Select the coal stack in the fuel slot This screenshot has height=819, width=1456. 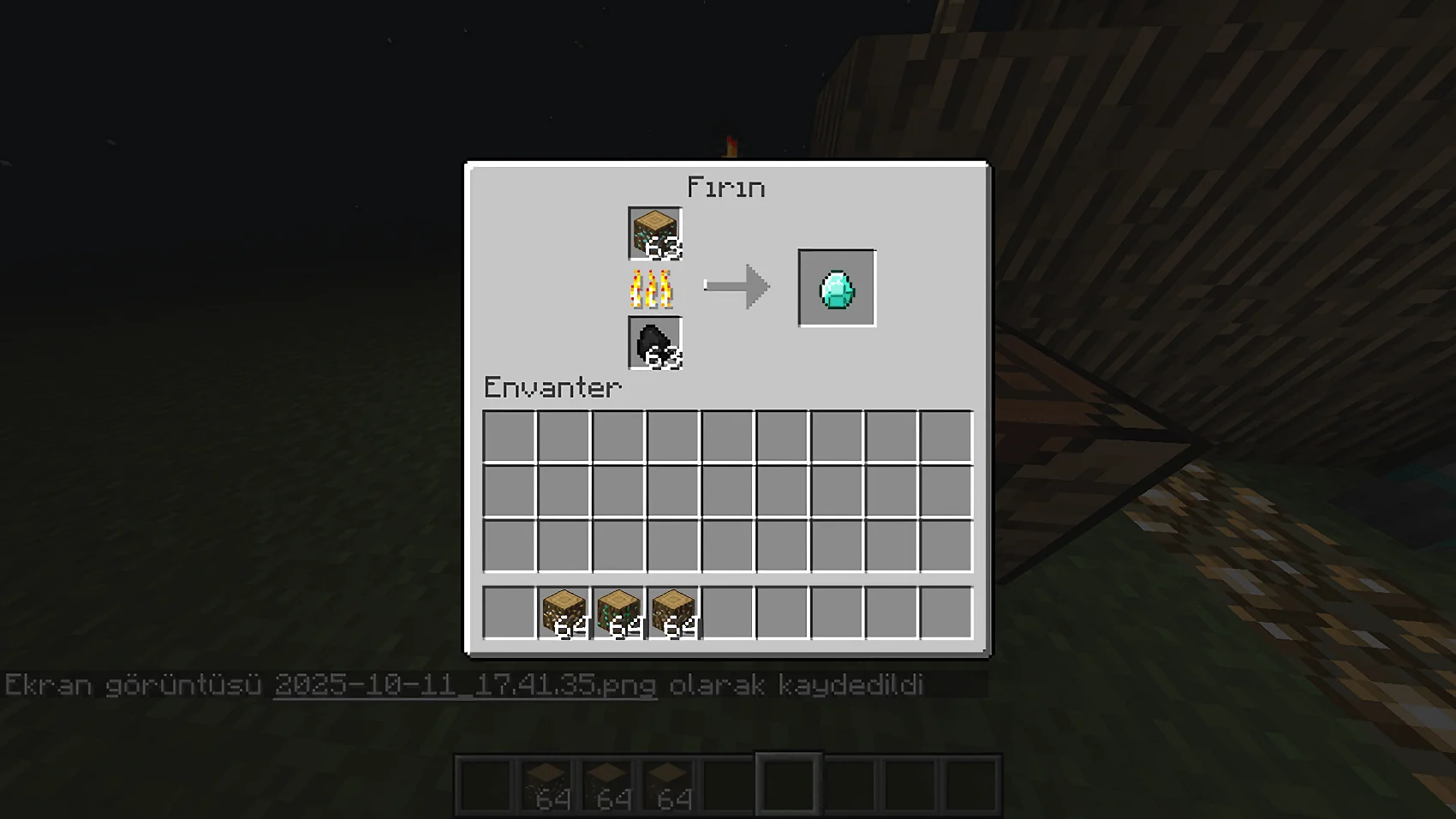(x=654, y=343)
